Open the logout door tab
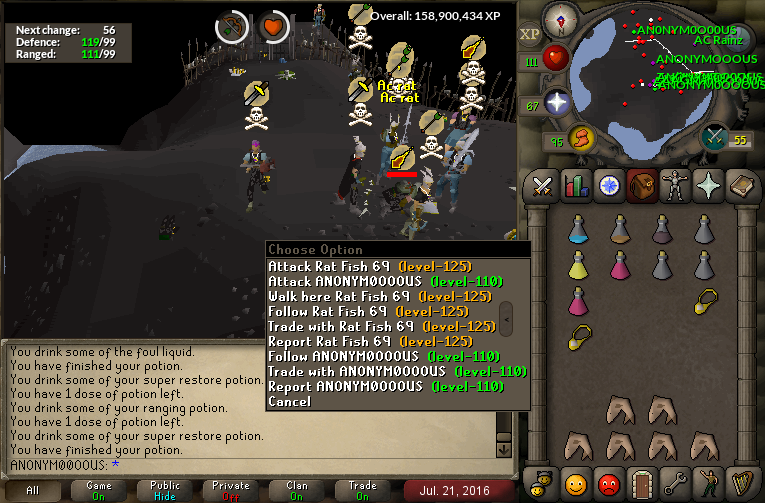 (x=640, y=485)
